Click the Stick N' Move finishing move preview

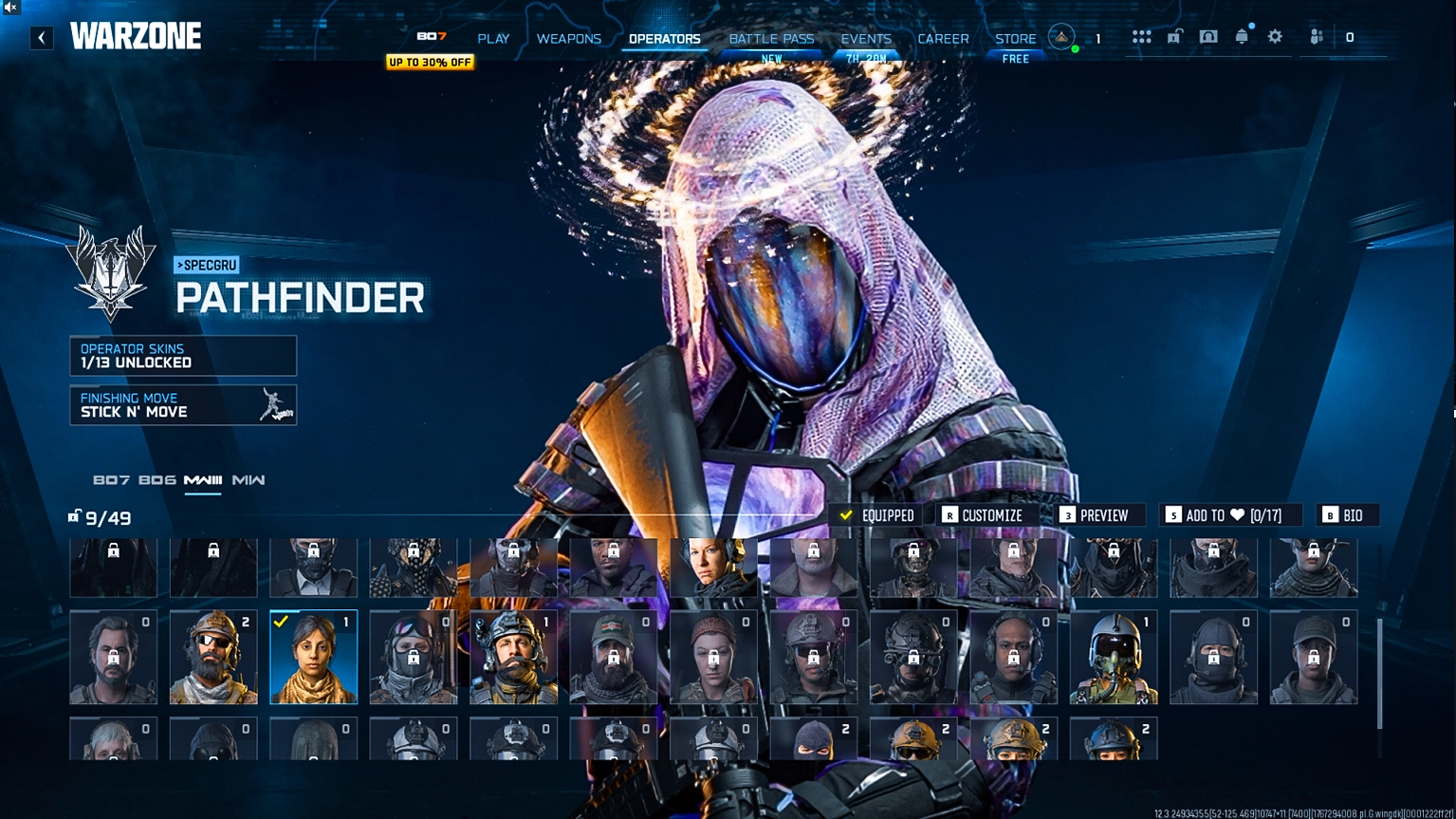point(274,405)
